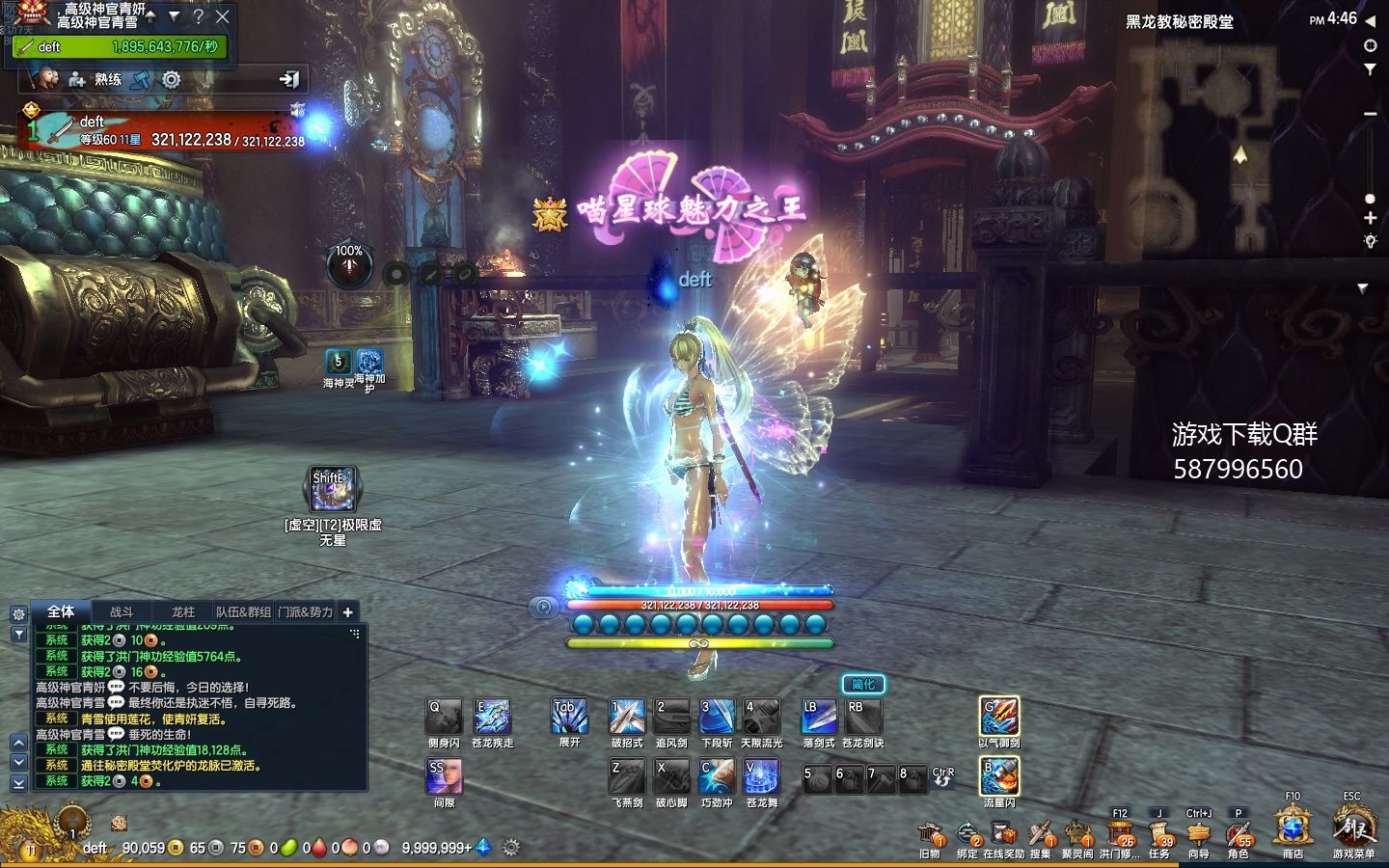The height and width of the screenshot is (868, 1389).
Task: Open the 角色 character sheet
Action: pyautogui.click(x=1239, y=835)
